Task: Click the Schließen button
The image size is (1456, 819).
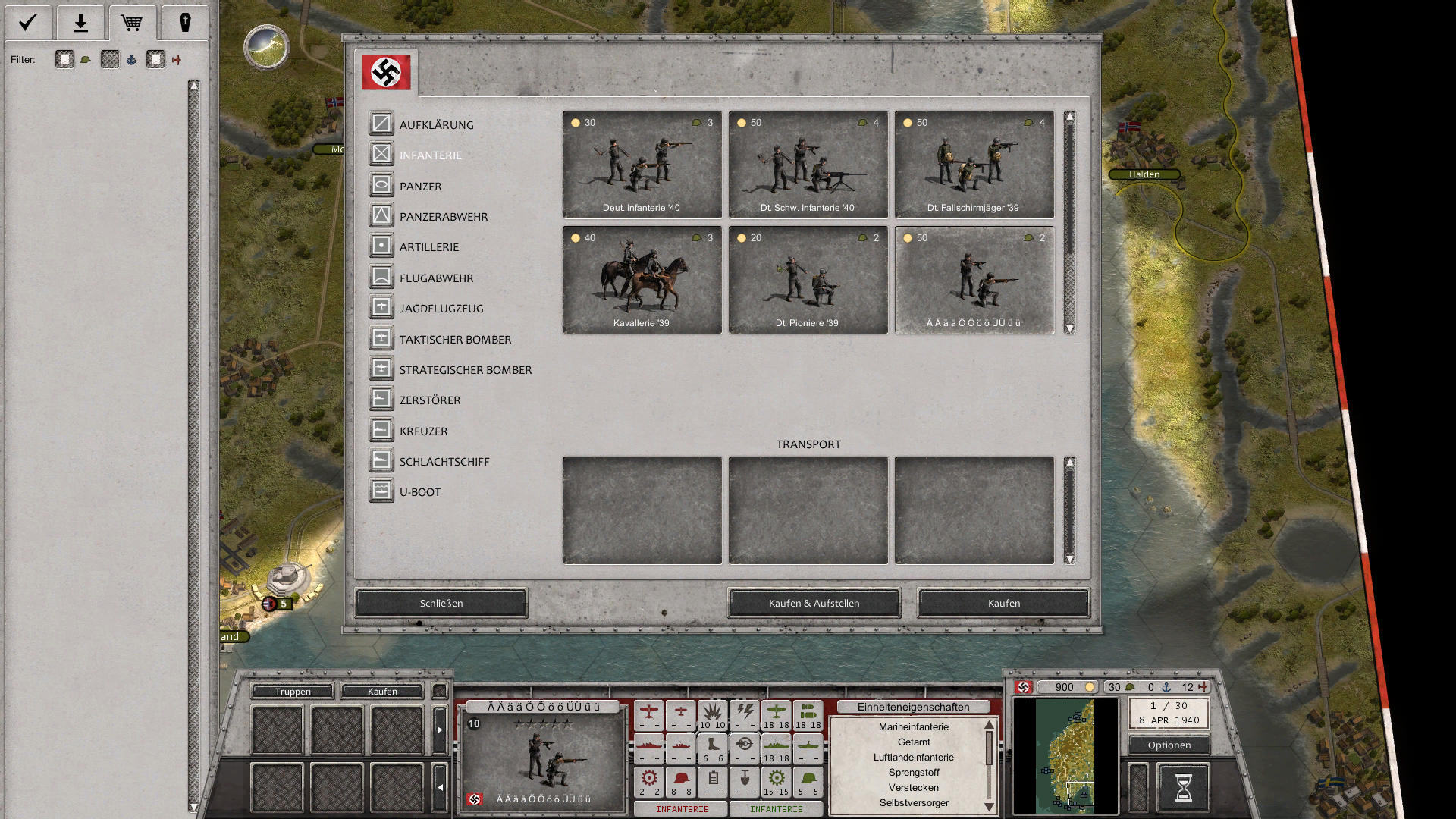Action: [x=441, y=603]
